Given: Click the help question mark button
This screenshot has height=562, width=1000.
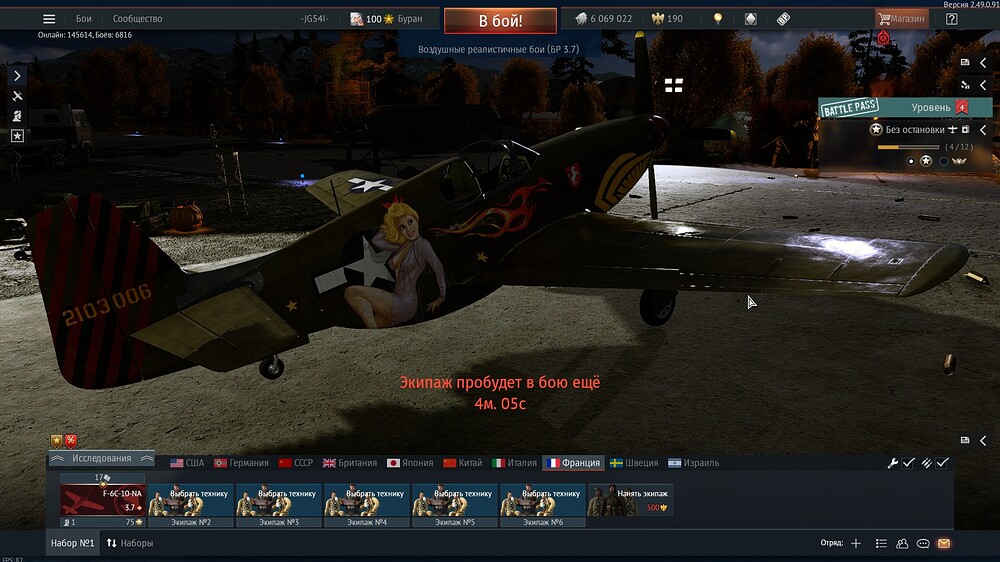Looking at the screenshot, I should click(951, 19).
